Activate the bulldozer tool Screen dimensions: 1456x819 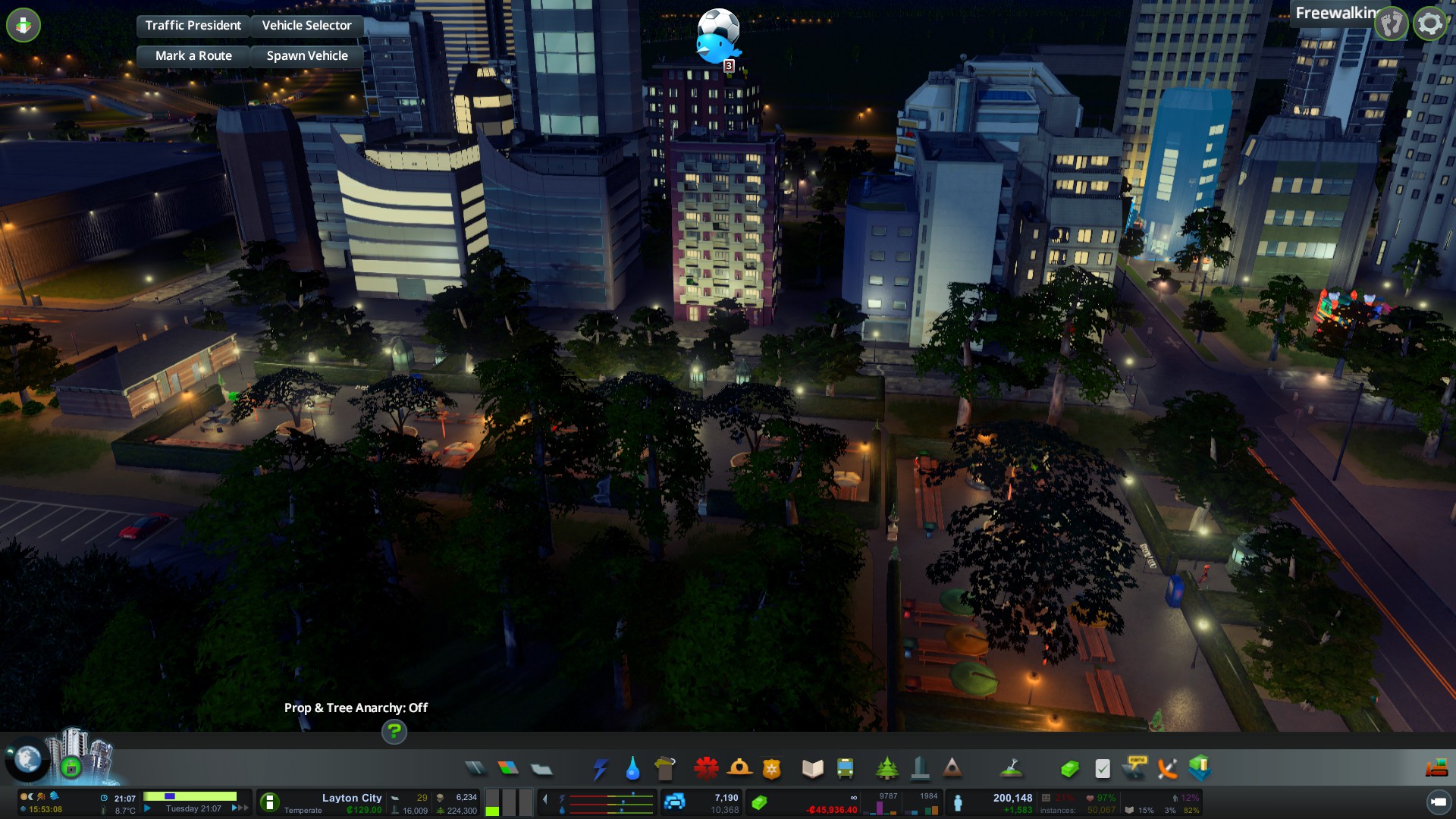click(1436, 769)
